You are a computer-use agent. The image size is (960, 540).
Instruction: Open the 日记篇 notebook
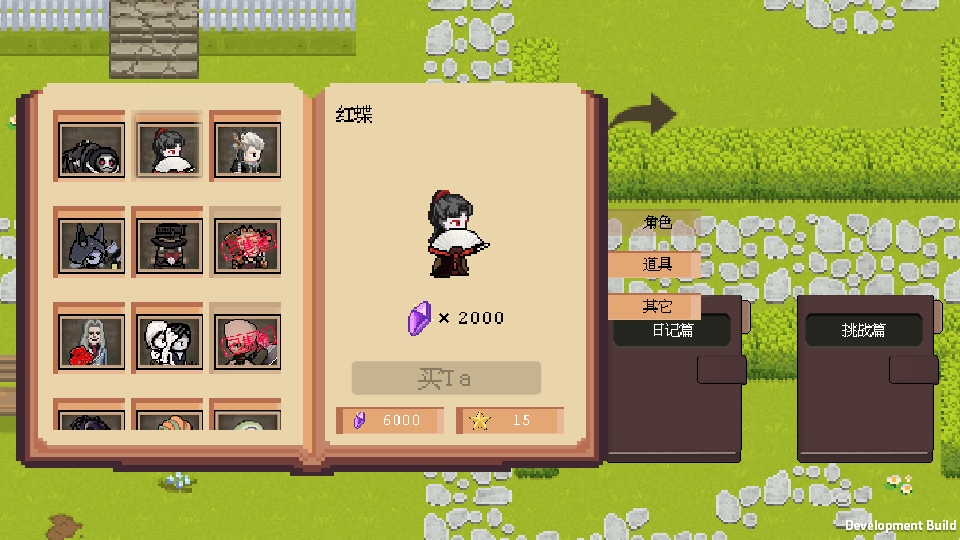(x=672, y=330)
